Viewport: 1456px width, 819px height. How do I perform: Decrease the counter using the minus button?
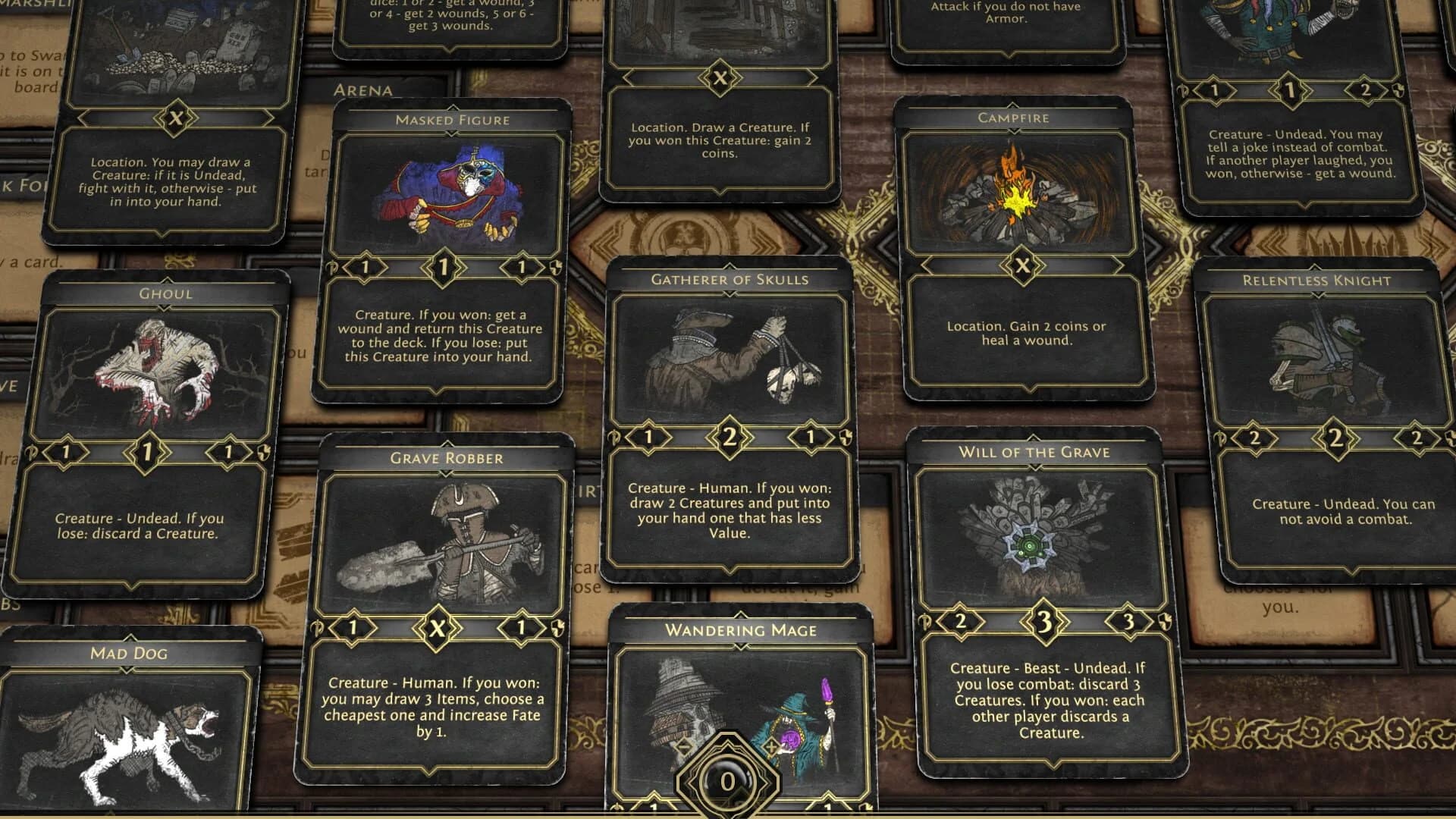[683, 748]
